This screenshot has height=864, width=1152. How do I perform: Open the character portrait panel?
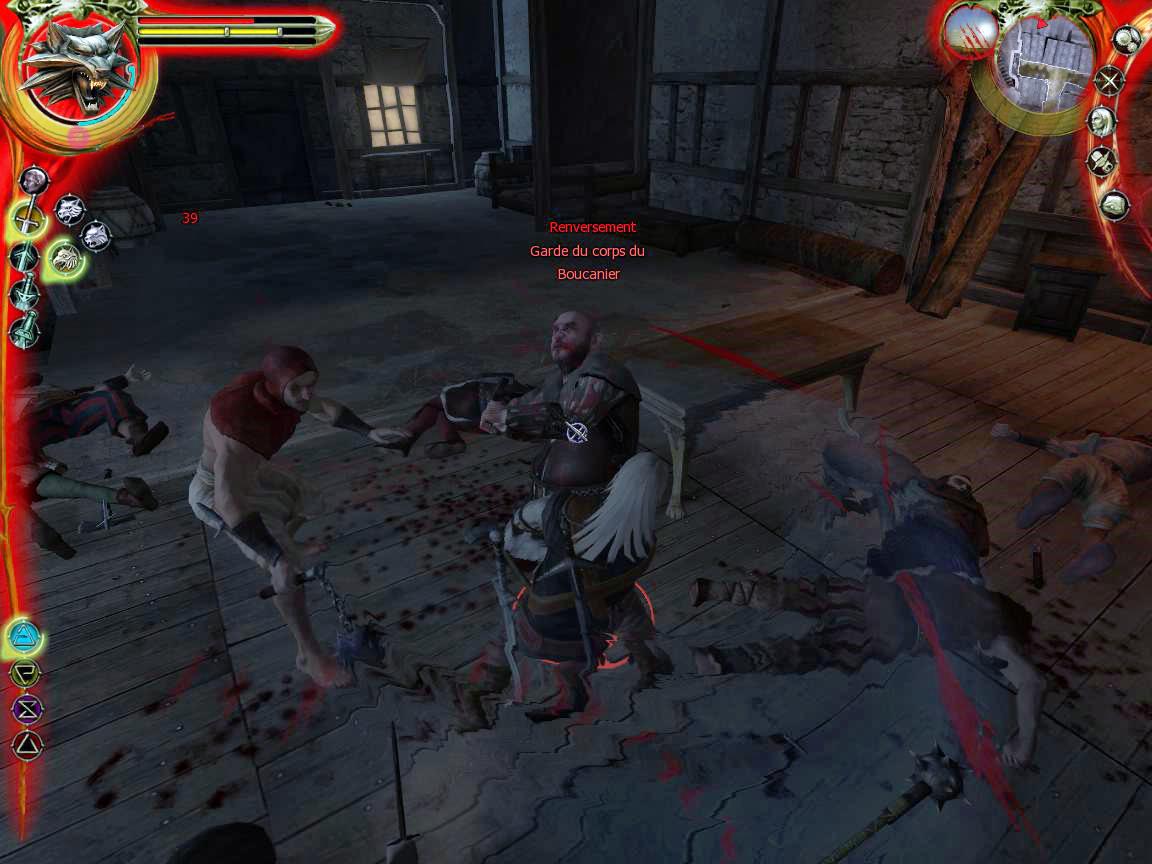pos(1101,122)
